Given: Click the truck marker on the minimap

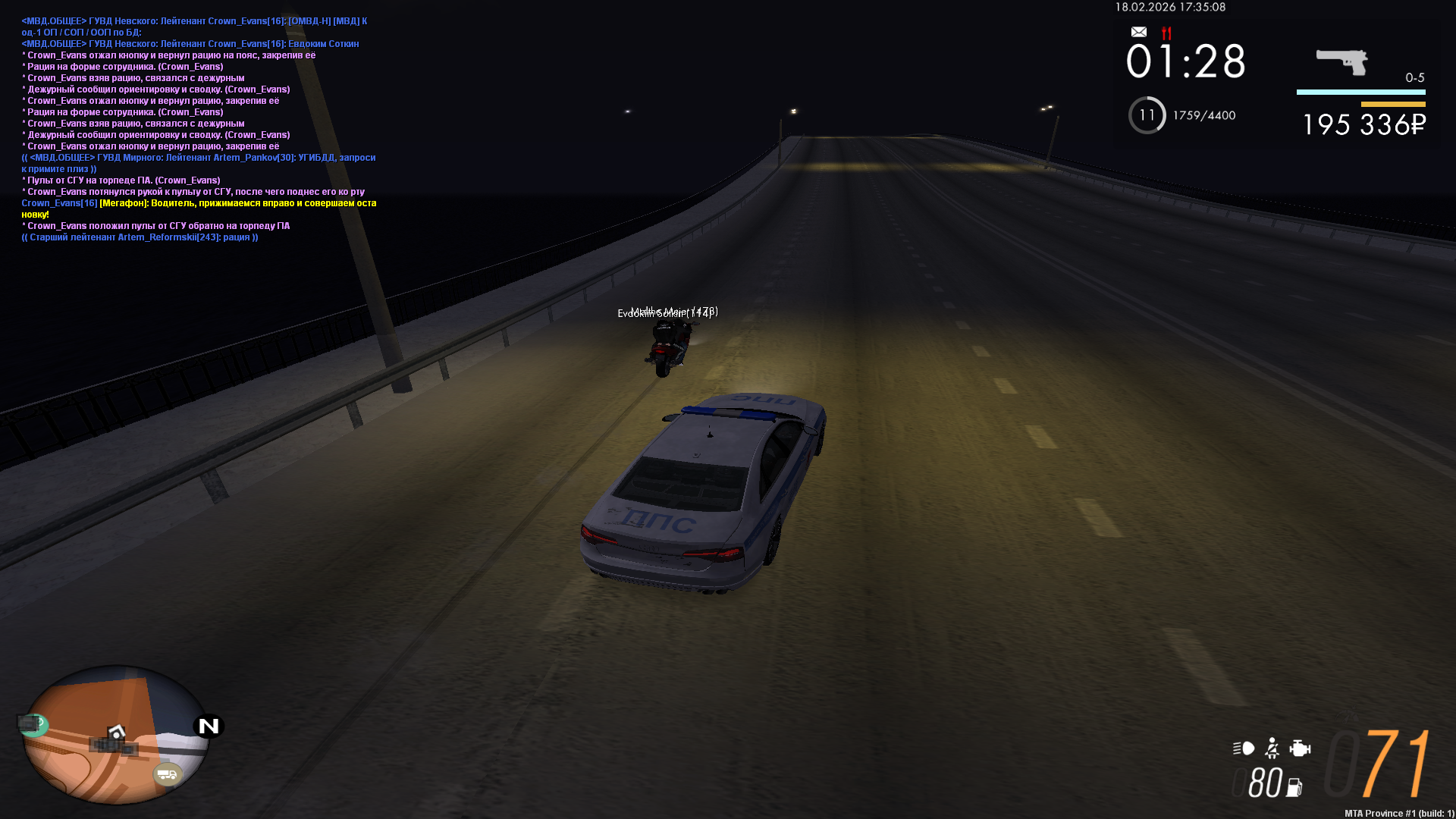Looking at the screenshot, I should coord(167,774).
